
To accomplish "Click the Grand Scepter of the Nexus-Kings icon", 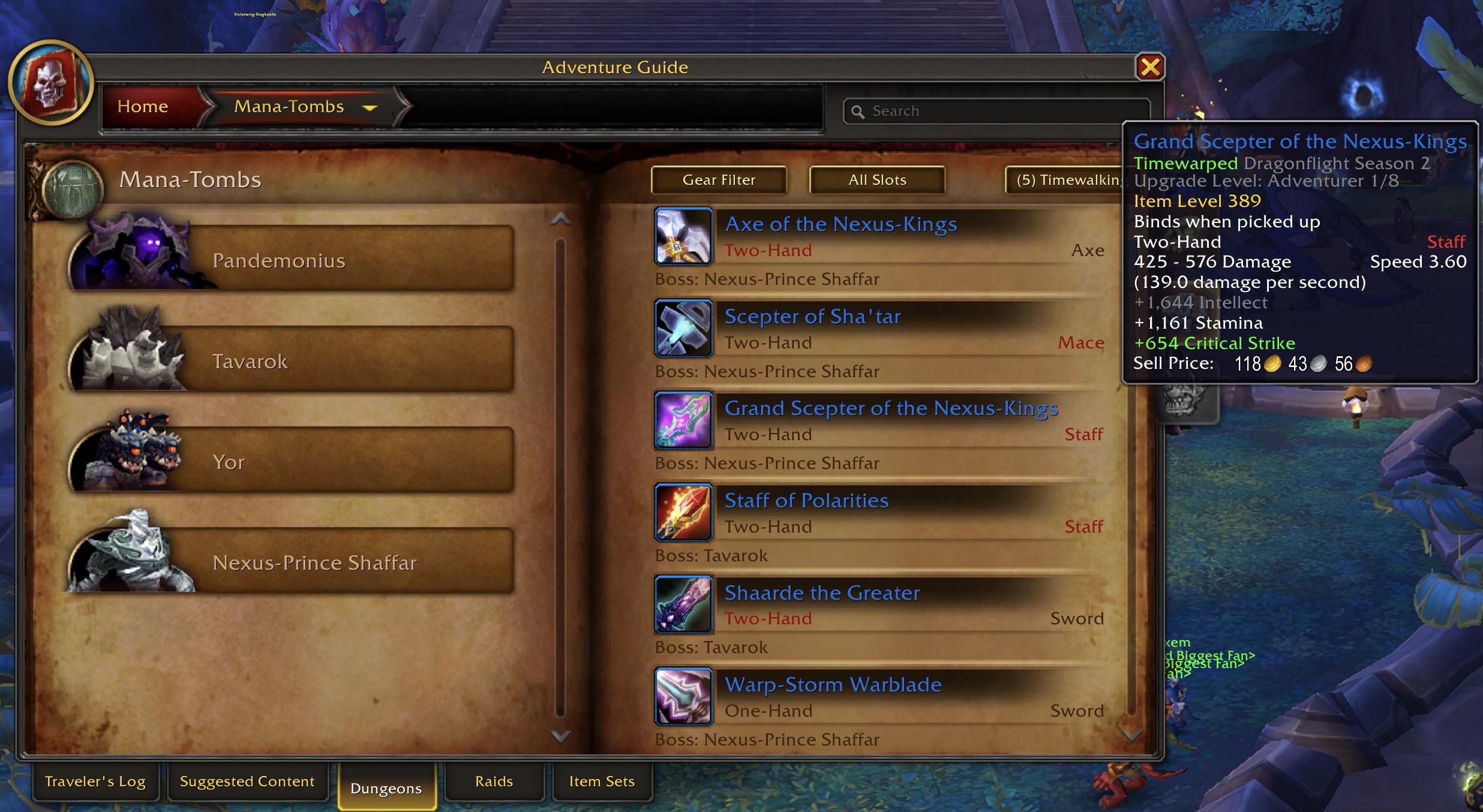I will pyautogui.click(x=683, y=420).
